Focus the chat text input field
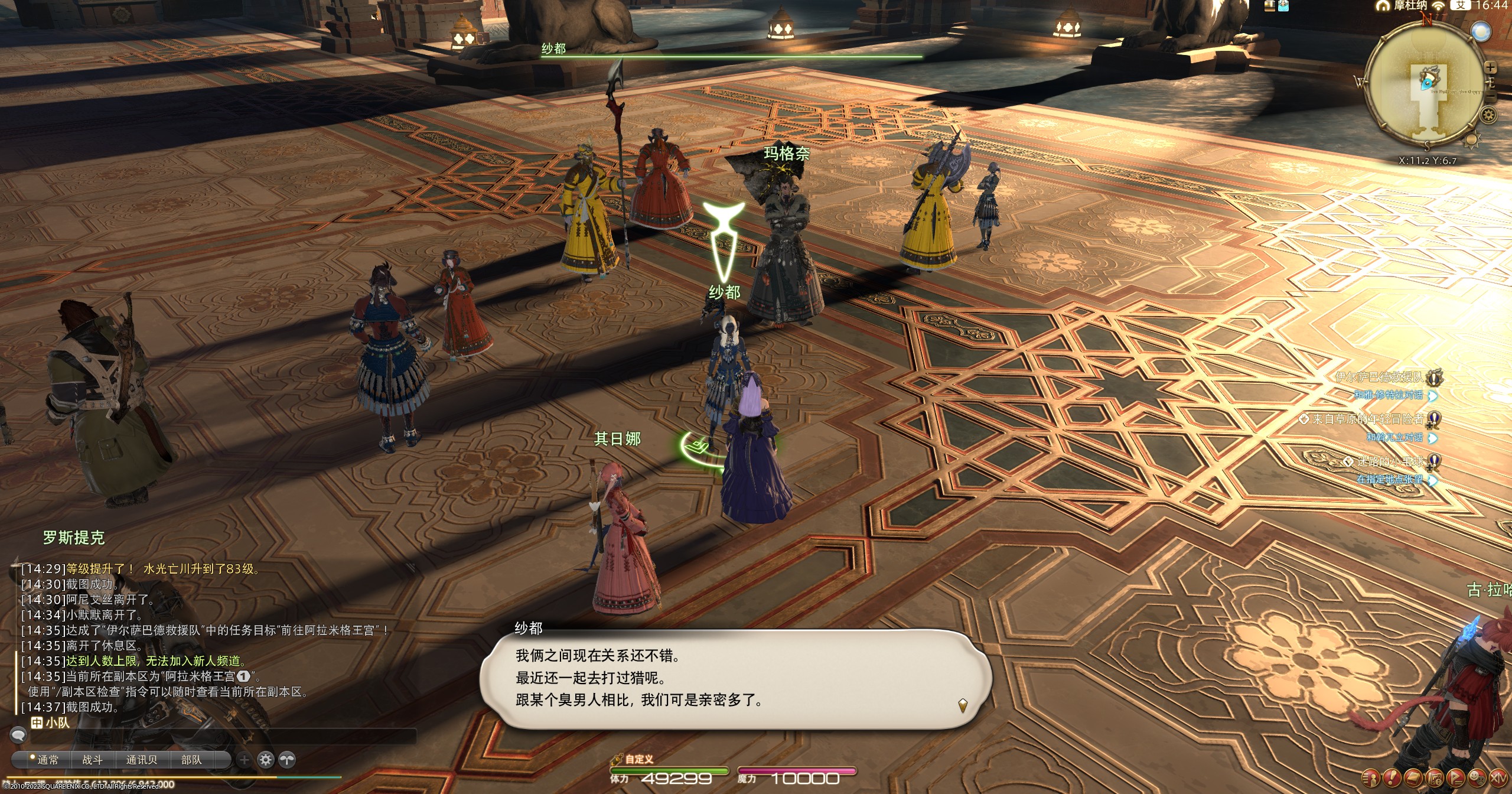Image resolution: width=1512 pixels, height=794 pixels. coord(224,736)
